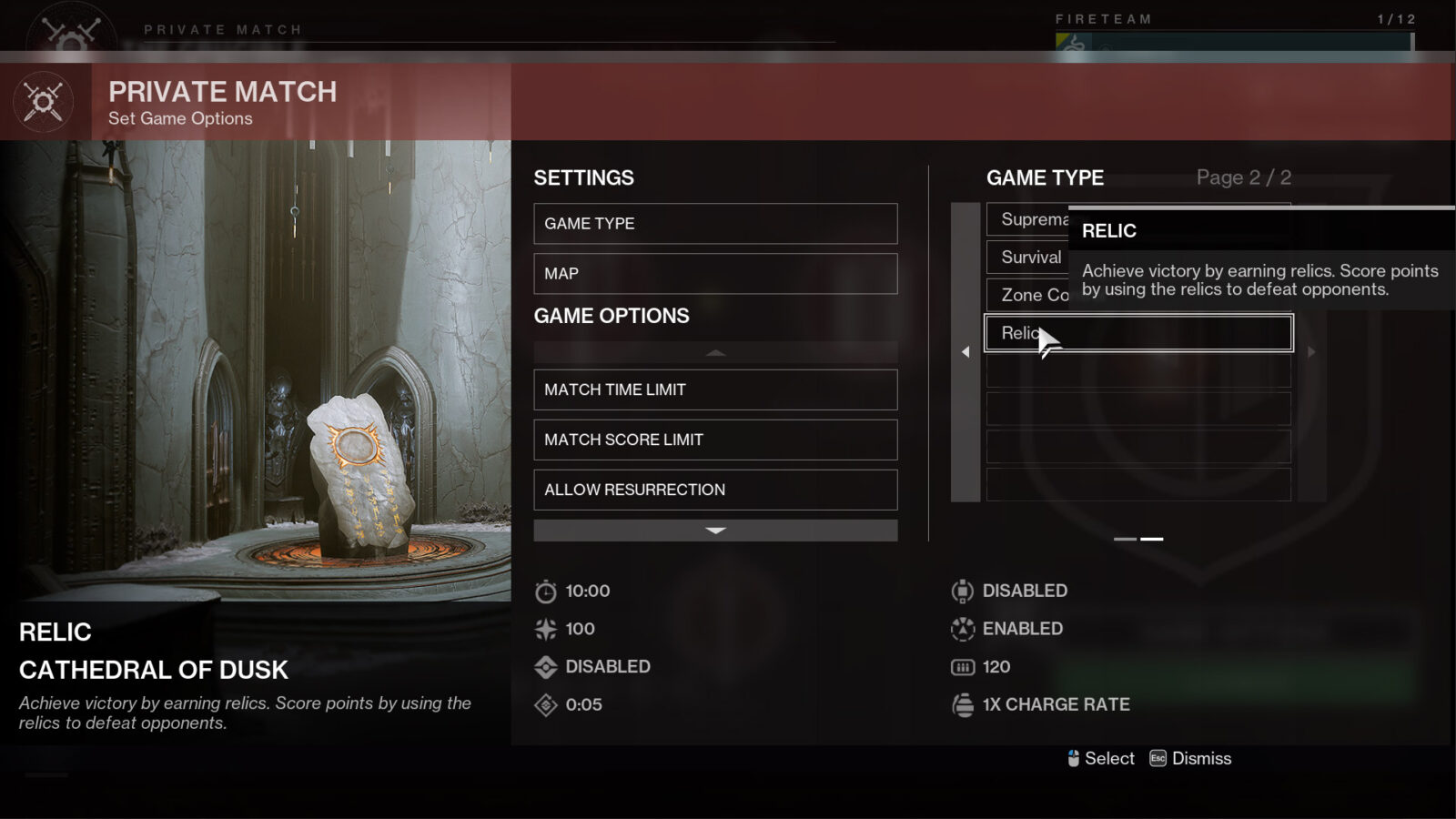The width and height of the screenshot is (1456, 819).
Task: Click the left arrow for previous game type page
Action: point(966,351)
